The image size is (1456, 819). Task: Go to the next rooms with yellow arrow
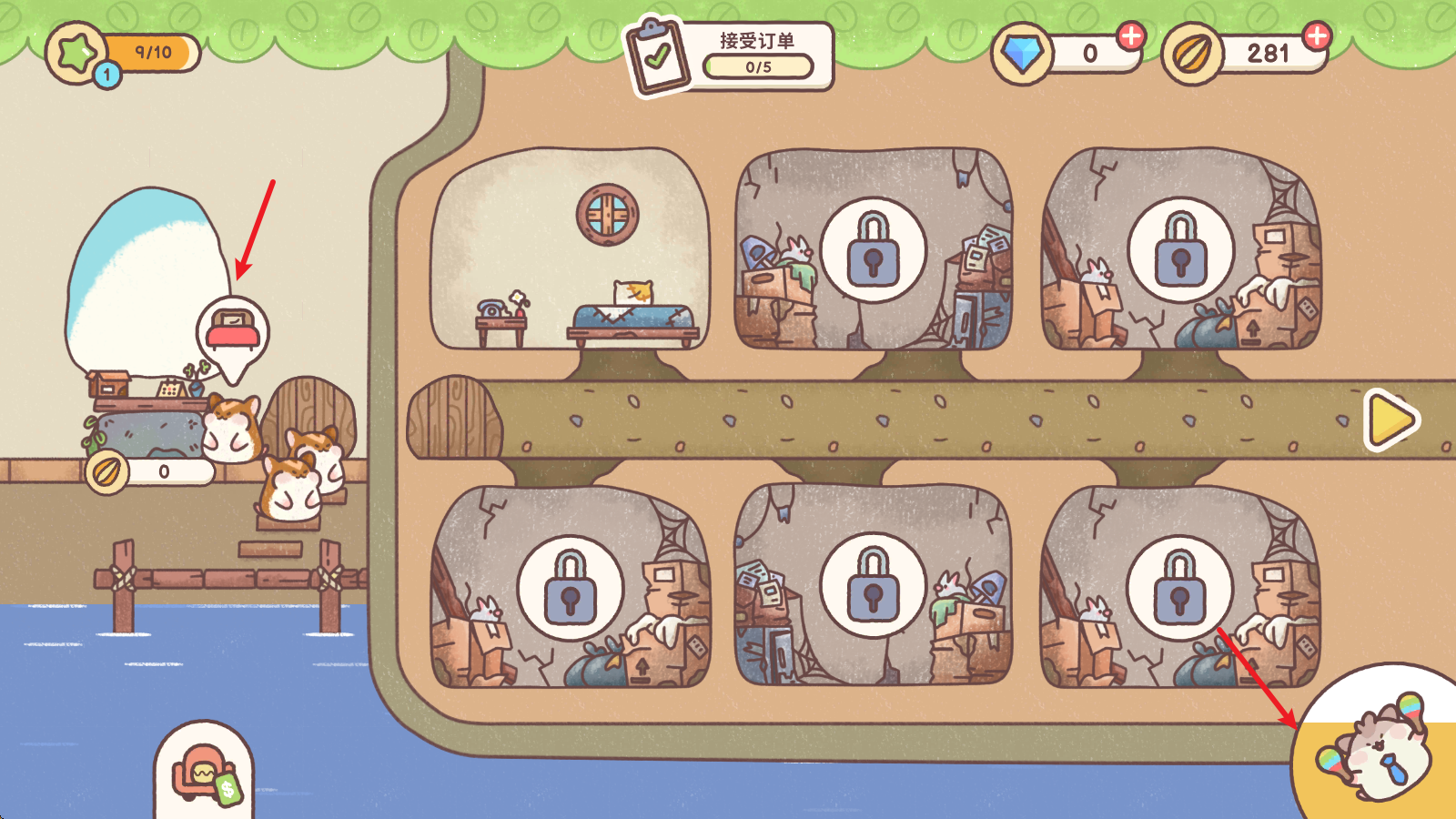tap(1390, 420)
